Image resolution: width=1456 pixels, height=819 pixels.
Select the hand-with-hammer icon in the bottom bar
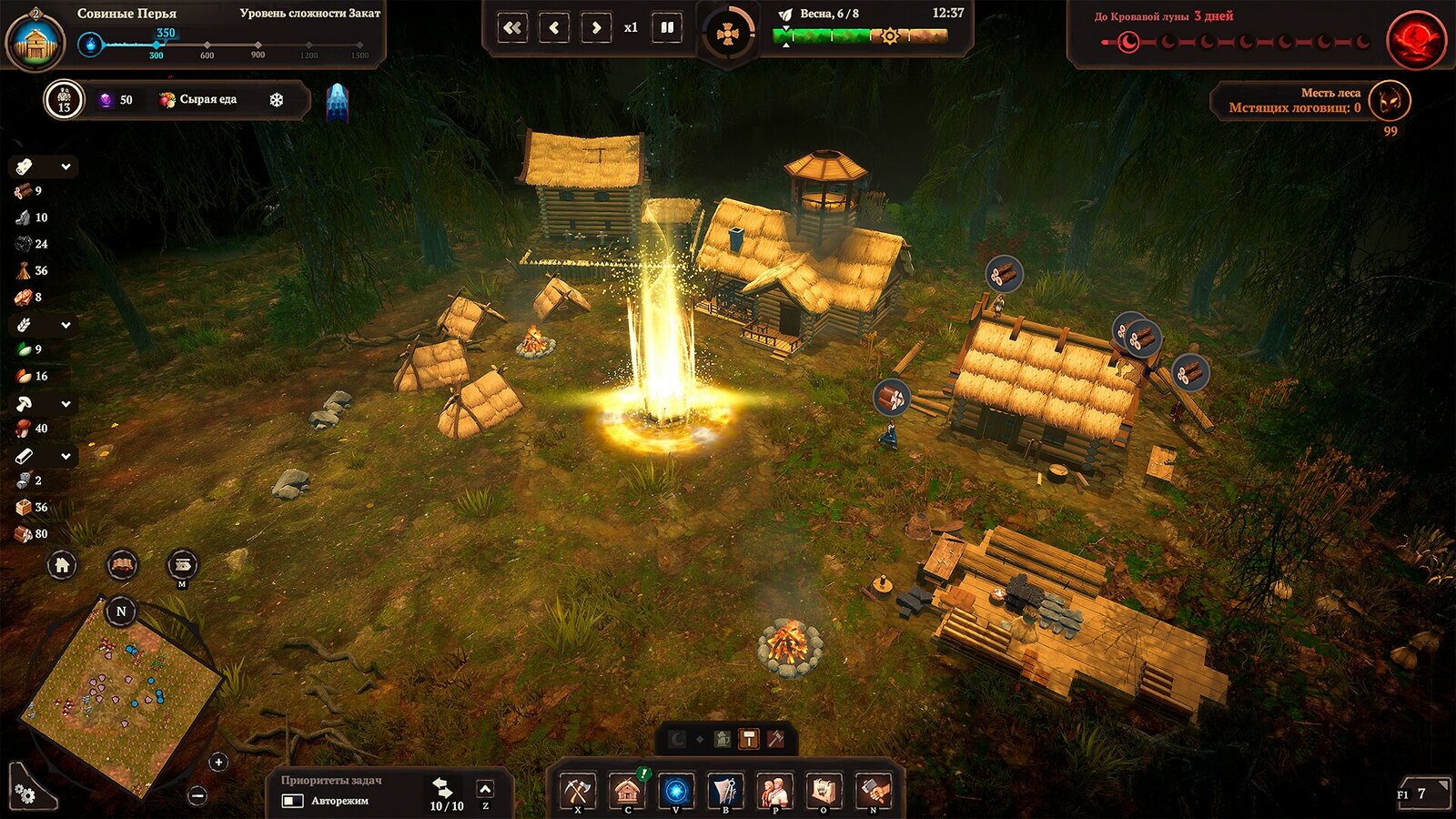[x=873, y=791]
